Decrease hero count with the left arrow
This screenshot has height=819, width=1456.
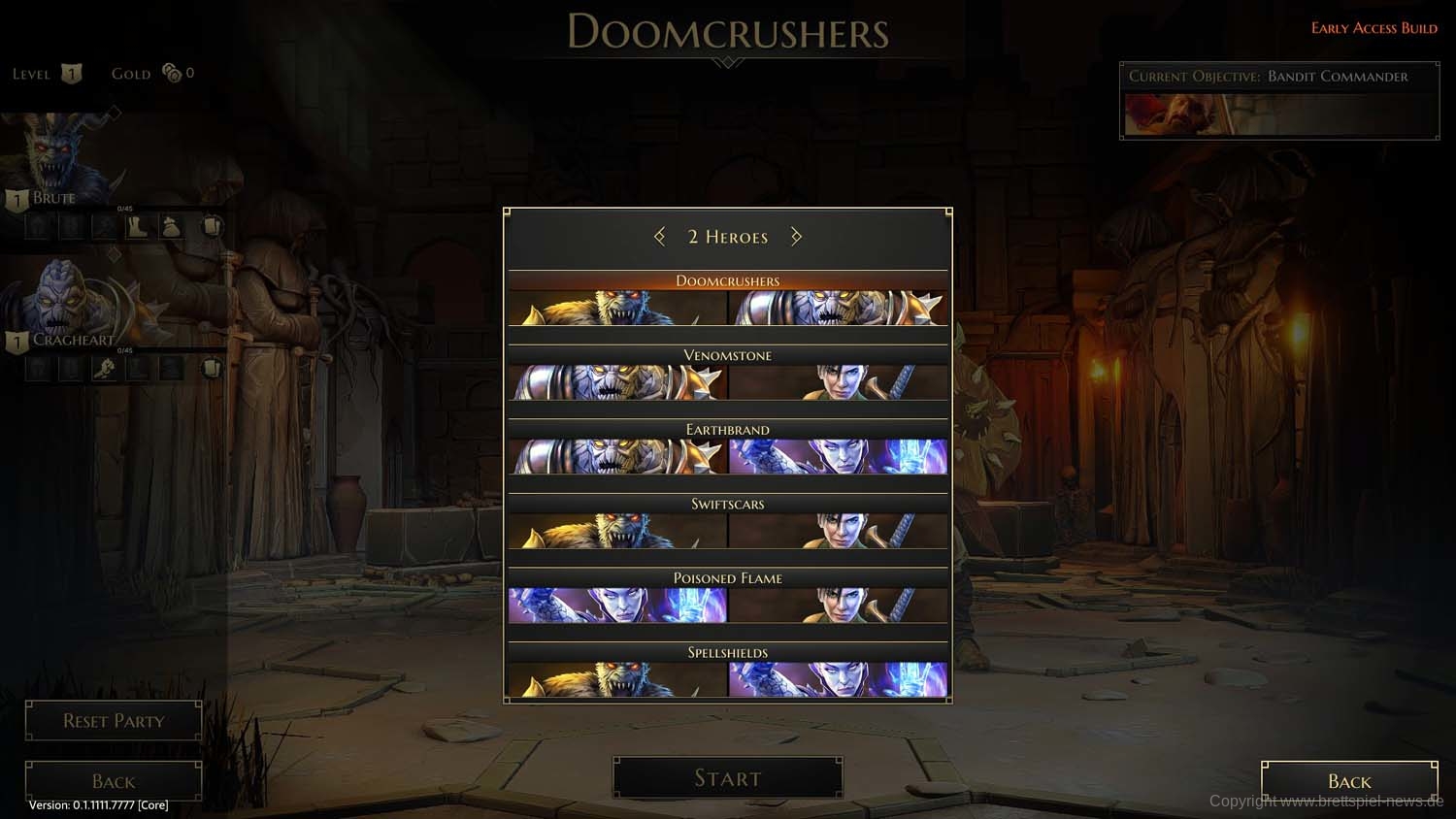click(660, 237)
